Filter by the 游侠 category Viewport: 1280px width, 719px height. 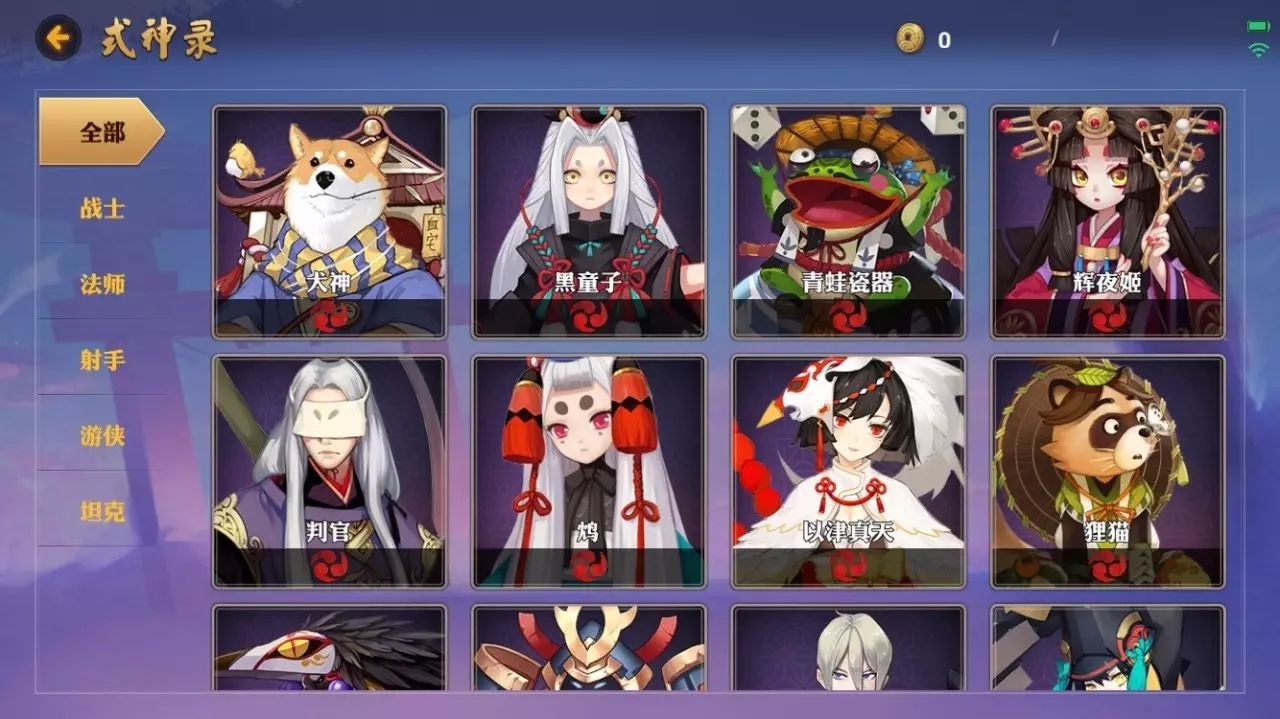102,436
